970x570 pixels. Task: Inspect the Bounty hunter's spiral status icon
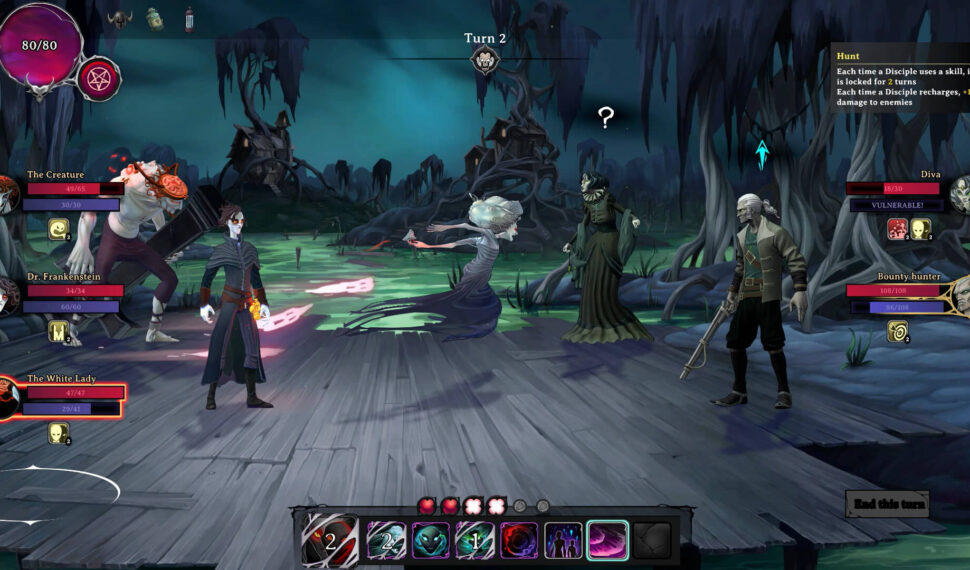tap(897, 331)
